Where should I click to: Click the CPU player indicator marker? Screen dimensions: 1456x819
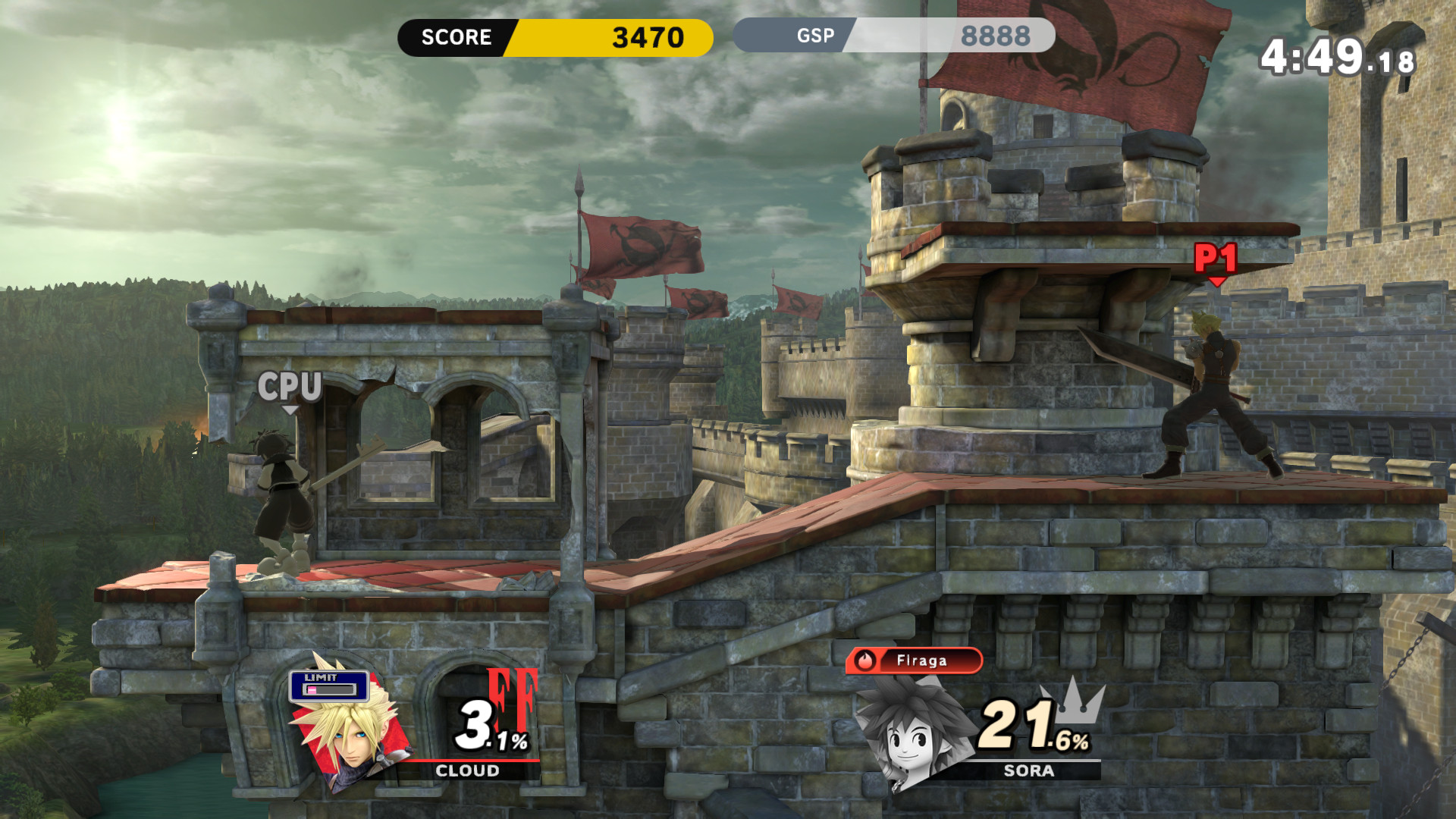point(290,388)
